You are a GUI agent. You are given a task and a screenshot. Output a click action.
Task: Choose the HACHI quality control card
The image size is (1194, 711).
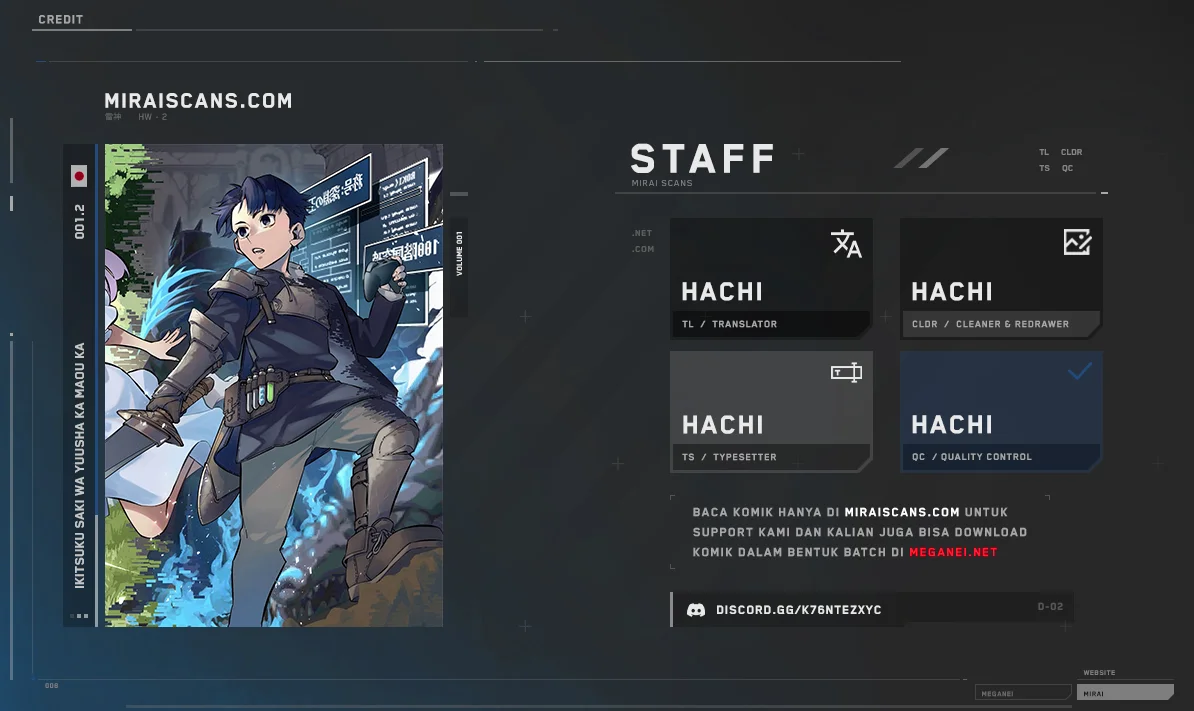click(x=1001, y=411)
